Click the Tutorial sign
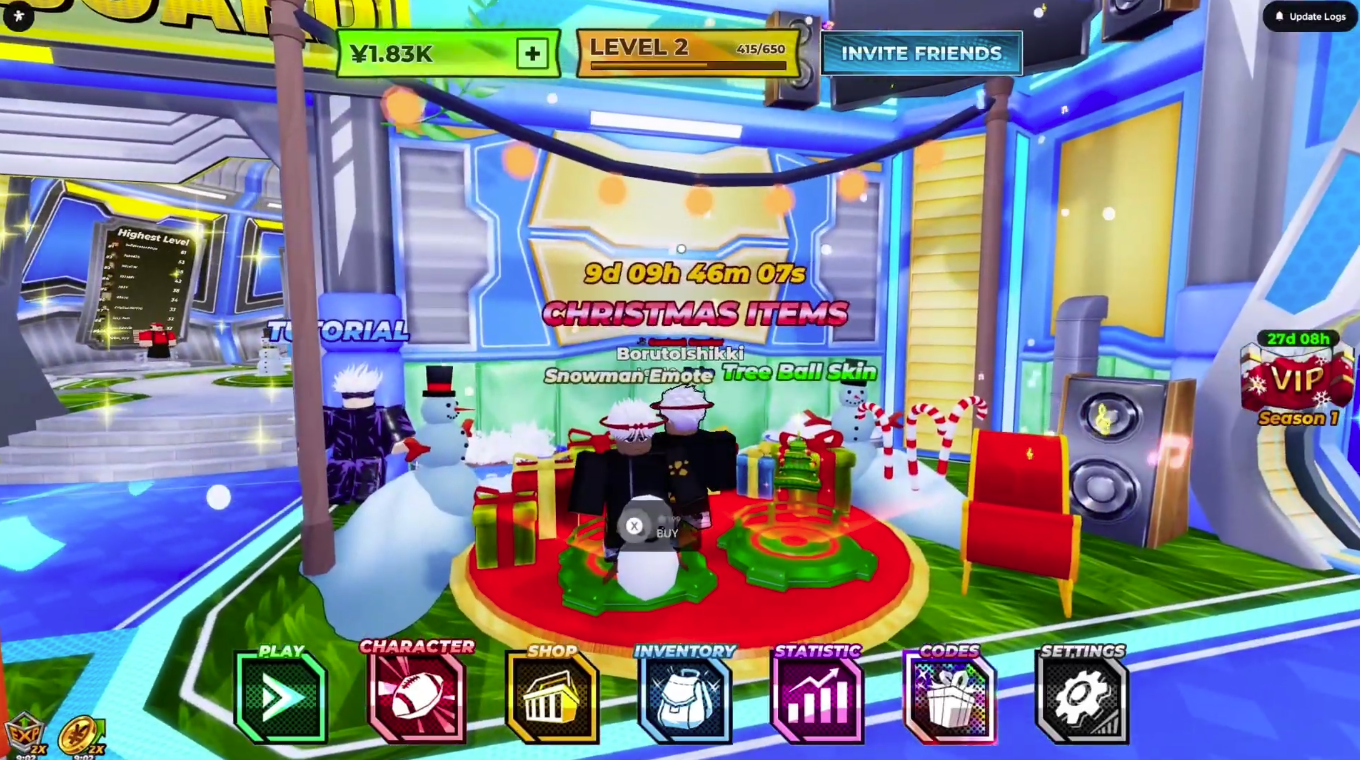This screenshot has width=1360, height=760. pos(335,331)
